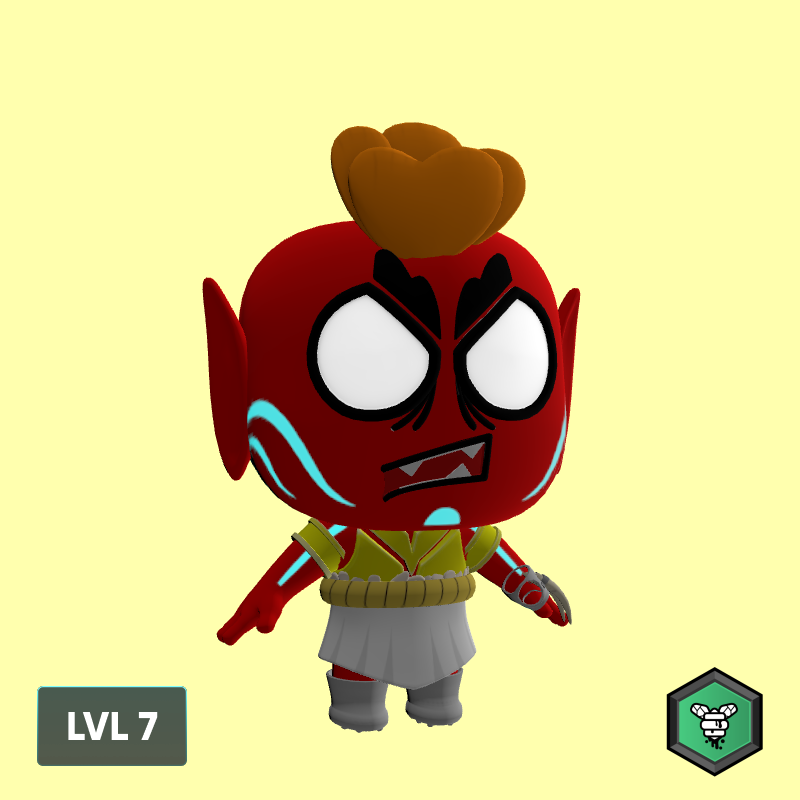800x800 pixels.
Task: Click the LVL 7 level badge
Action: pyautogui.click(x=112, y=726)
